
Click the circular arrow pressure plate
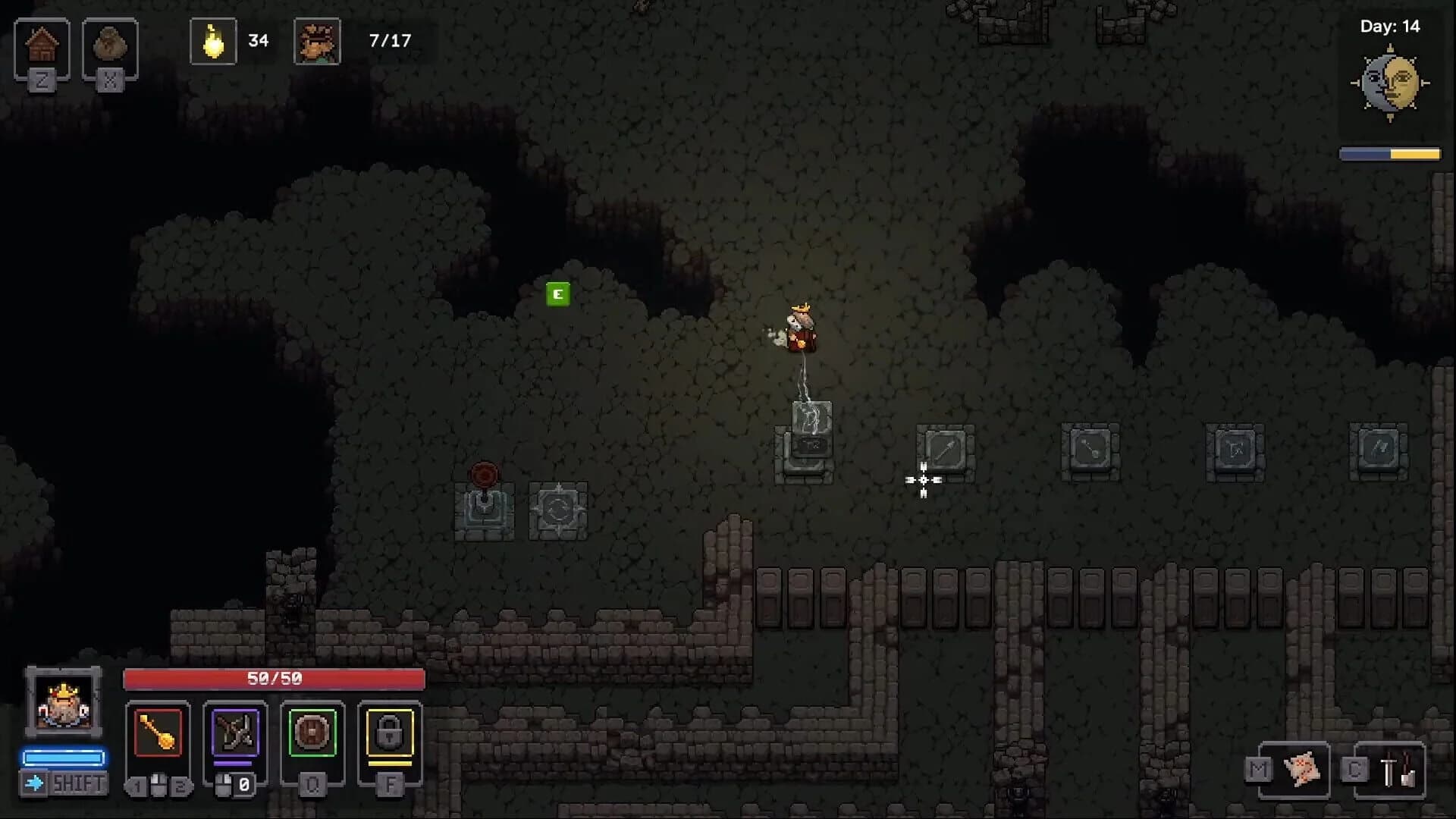559,510
